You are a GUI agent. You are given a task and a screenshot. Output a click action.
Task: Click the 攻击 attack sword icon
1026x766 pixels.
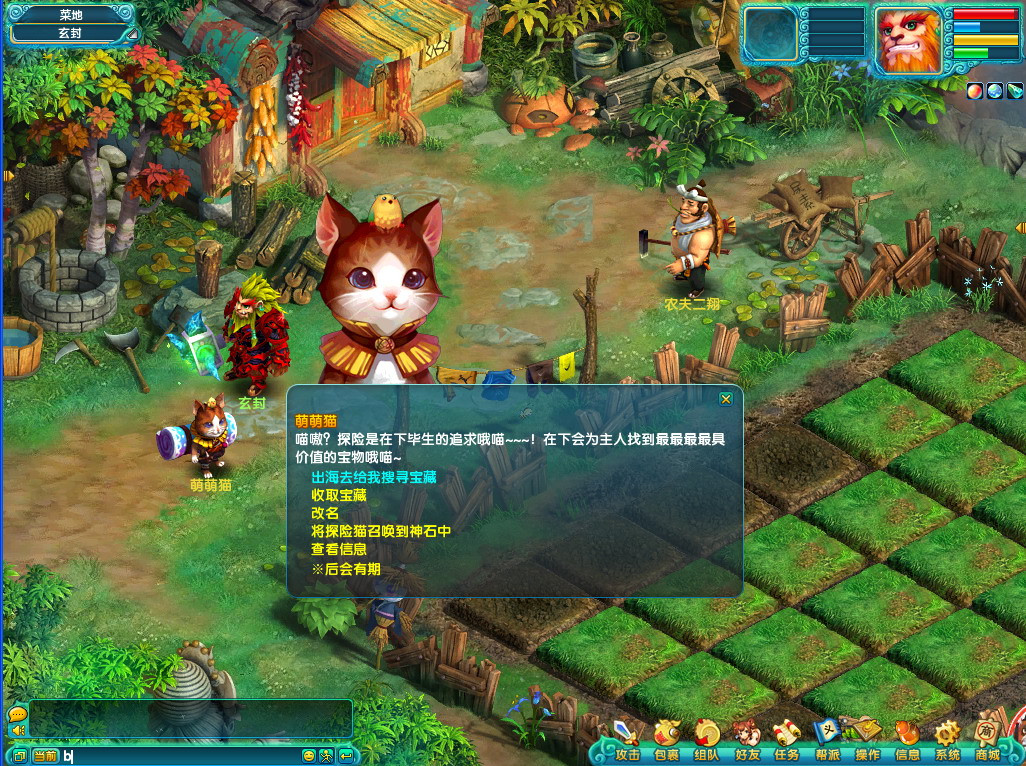tap(627, 741)
